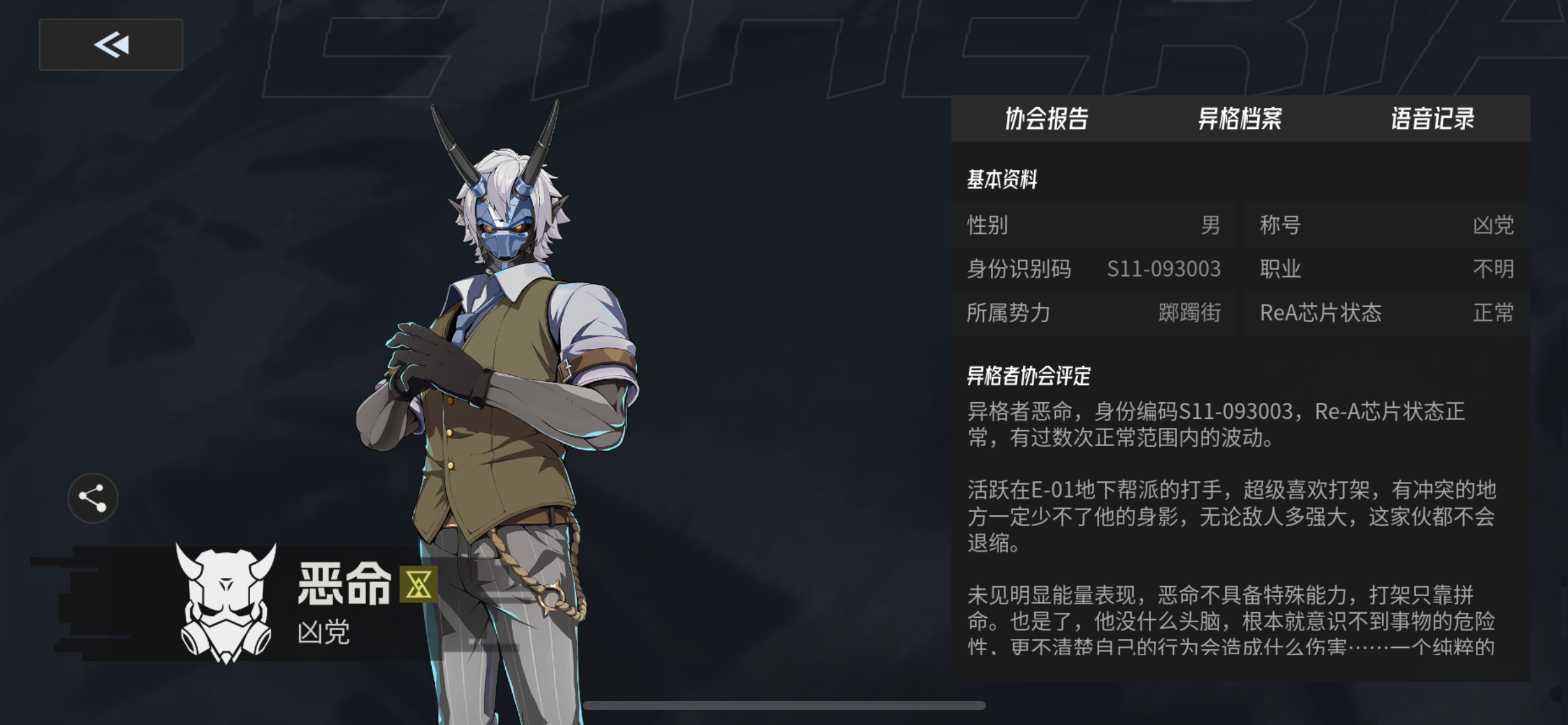Expand the 异格者协会评定 section
This screenshot has width=1568, height=725.
coord(1028,375)
